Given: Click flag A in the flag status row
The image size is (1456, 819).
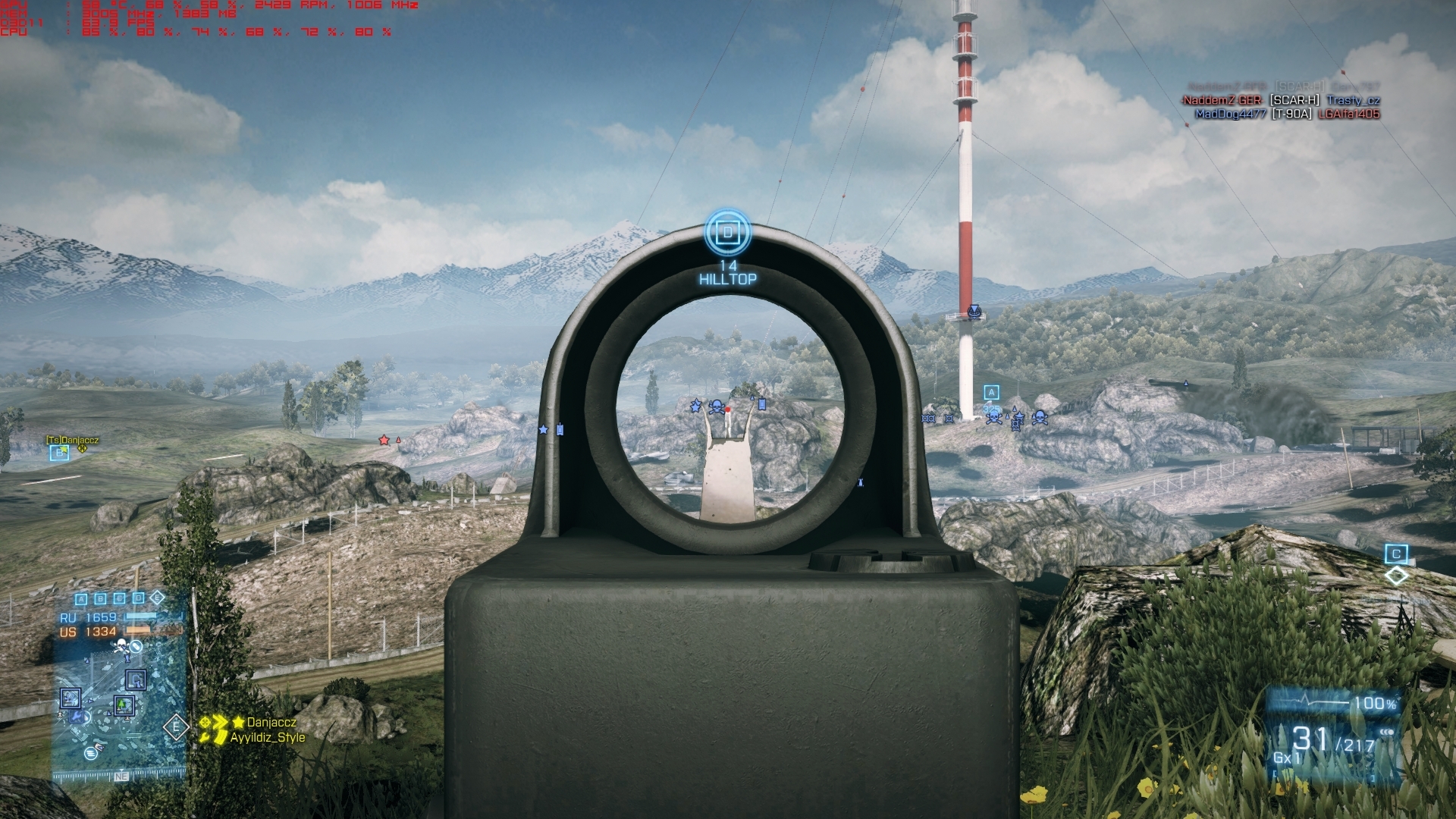Looking at the screenshot, I should [x=81, y=599].
